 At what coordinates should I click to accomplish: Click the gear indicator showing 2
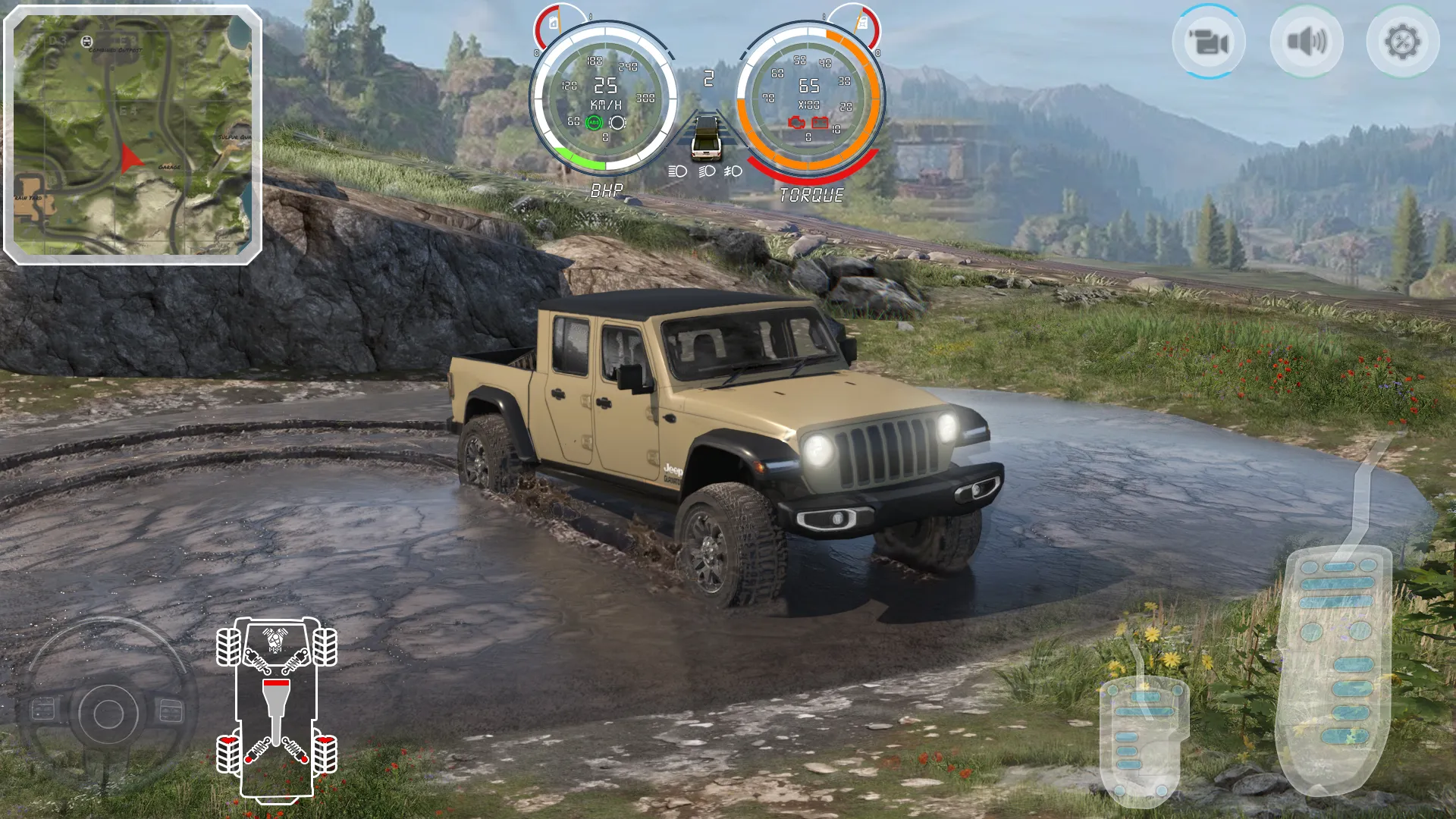[708, 78]
